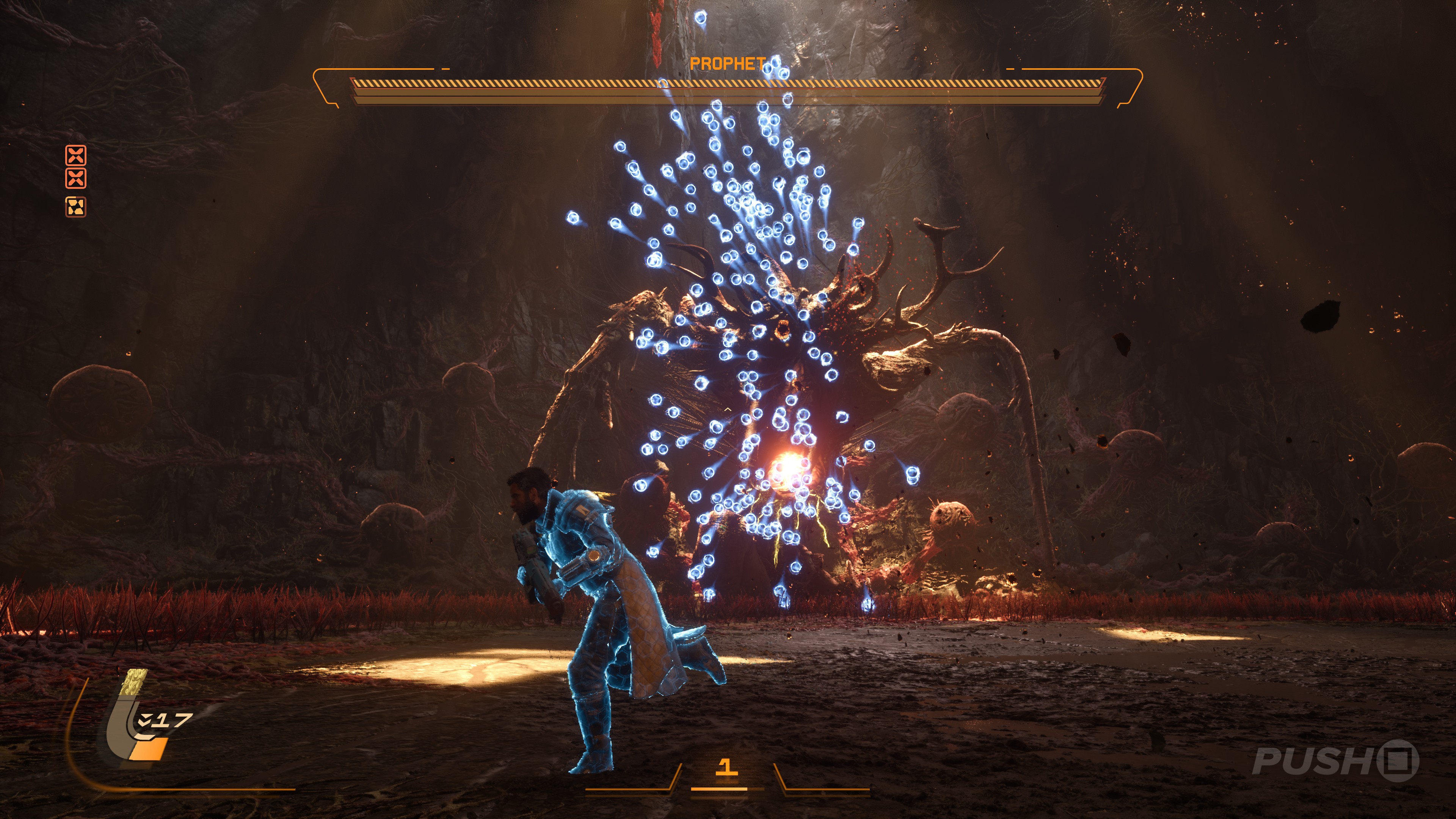Click the Push Square watermark logo
The height and width of the screenshot is (819, 1456).
click(x=1335, y=761)
